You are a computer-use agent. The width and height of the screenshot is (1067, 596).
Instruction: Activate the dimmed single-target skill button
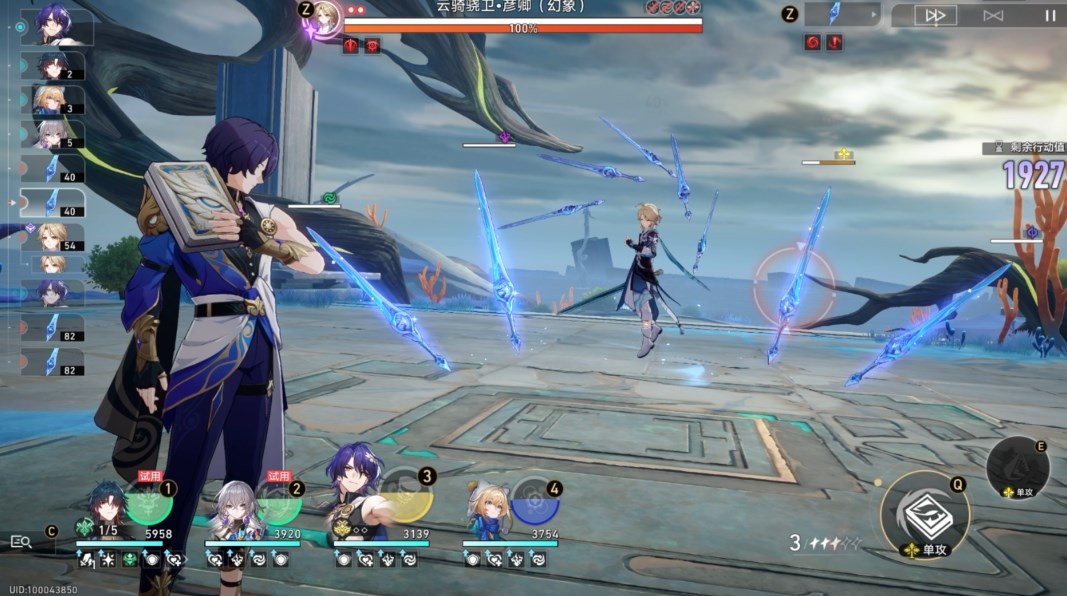[1018, 467]
